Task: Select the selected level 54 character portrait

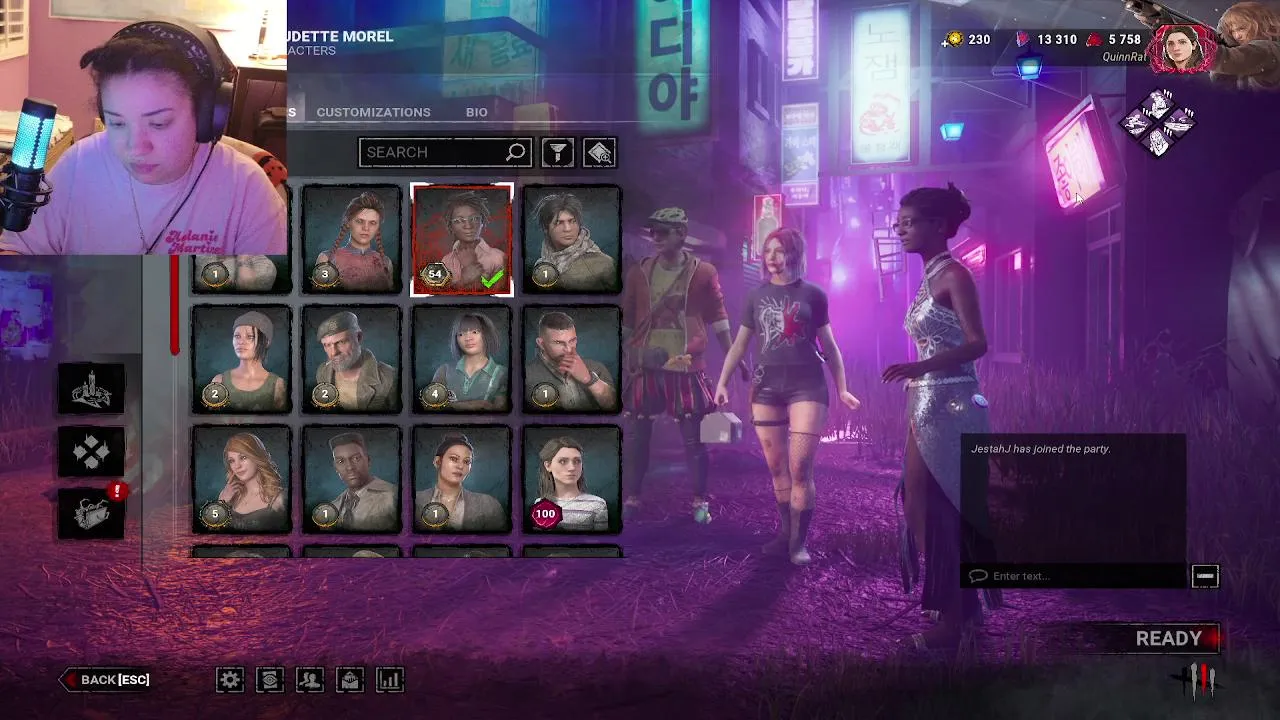Action: tap(462, 240)
